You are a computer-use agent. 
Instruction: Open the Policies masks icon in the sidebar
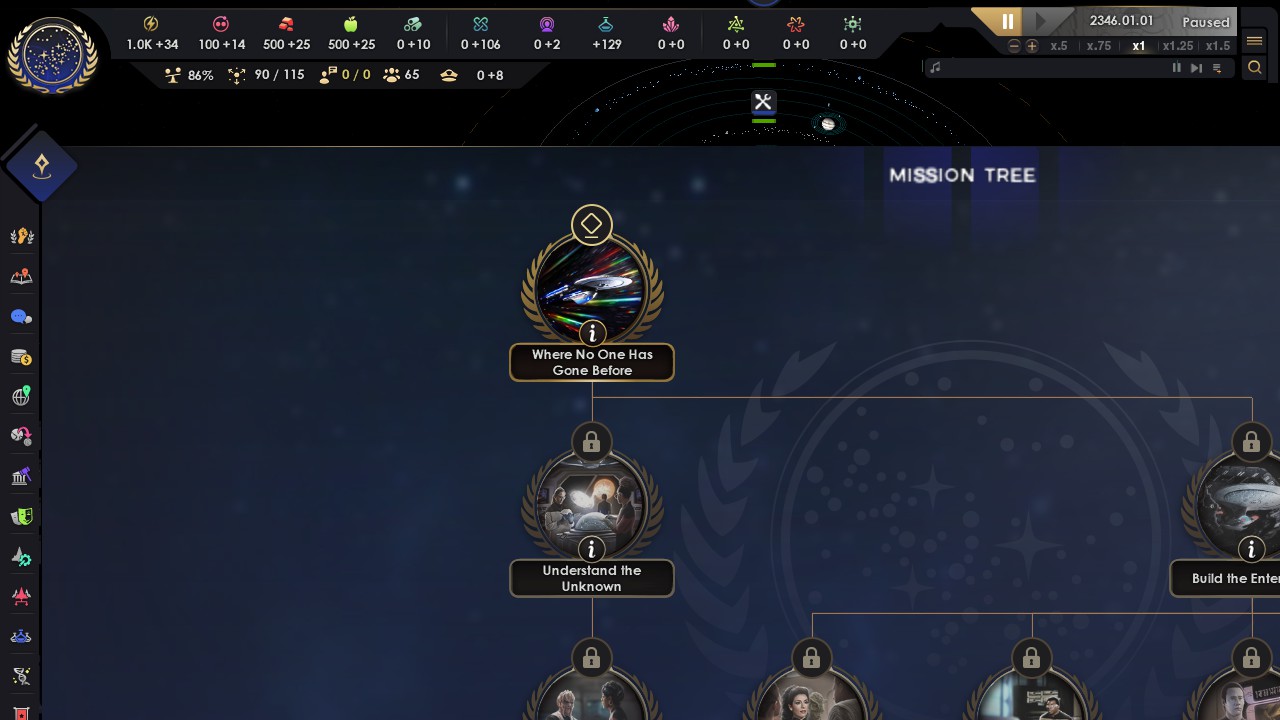(x=20, y=516)
